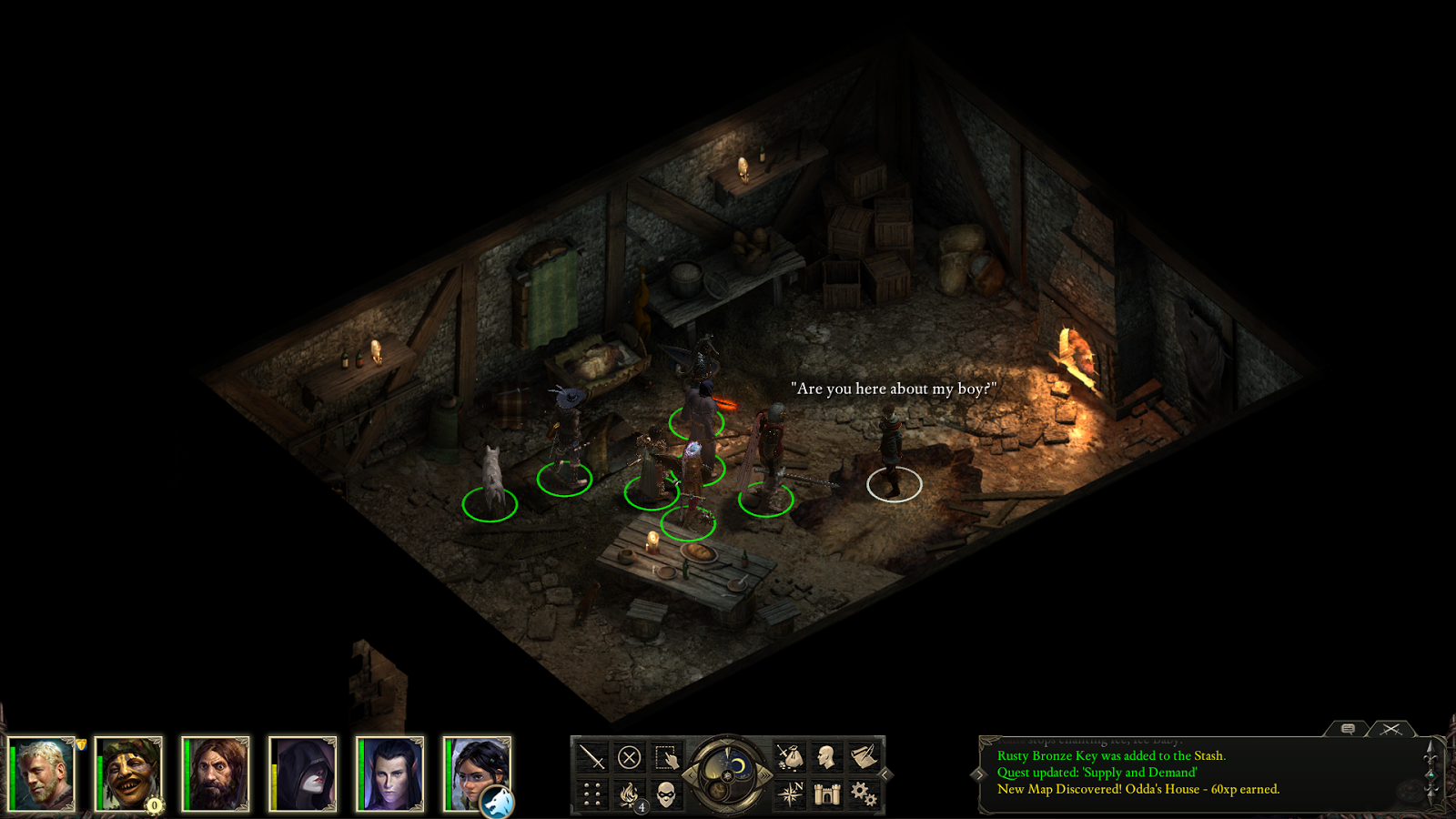
Task: Open the inventory bag icon
Action: [793, 757]
